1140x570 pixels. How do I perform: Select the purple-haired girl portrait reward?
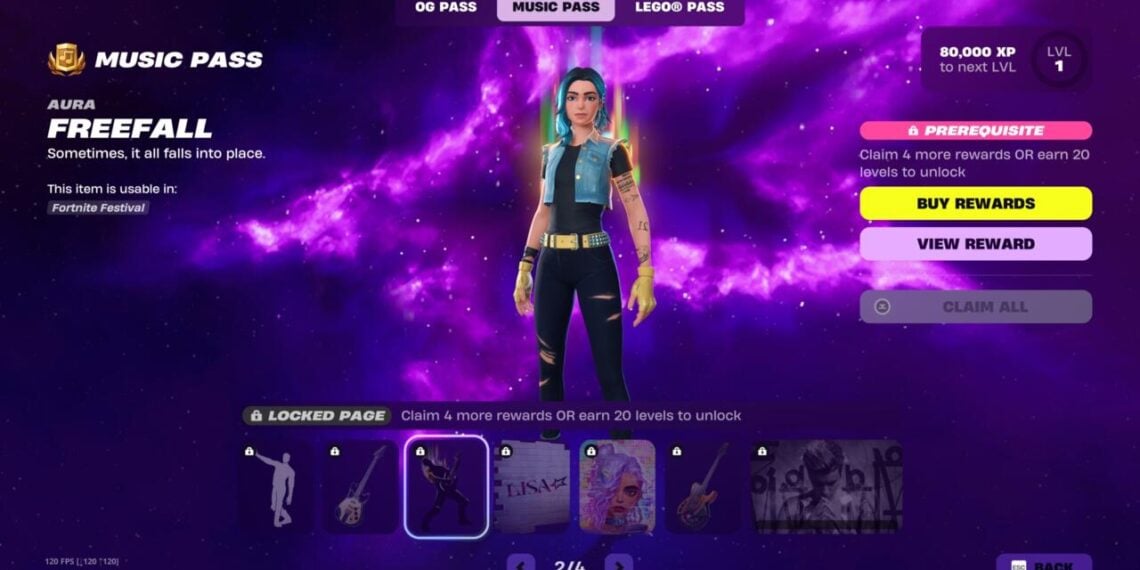tap(617, 486)
